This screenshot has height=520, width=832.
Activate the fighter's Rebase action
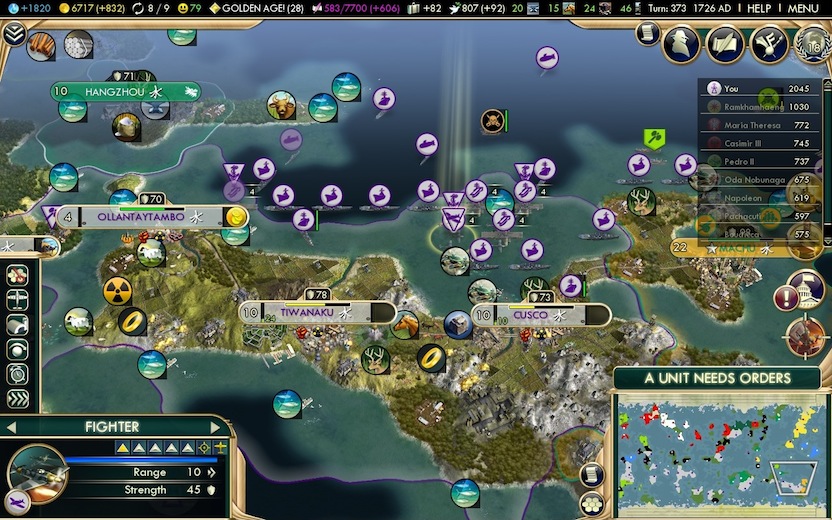(x=17, y=300)
